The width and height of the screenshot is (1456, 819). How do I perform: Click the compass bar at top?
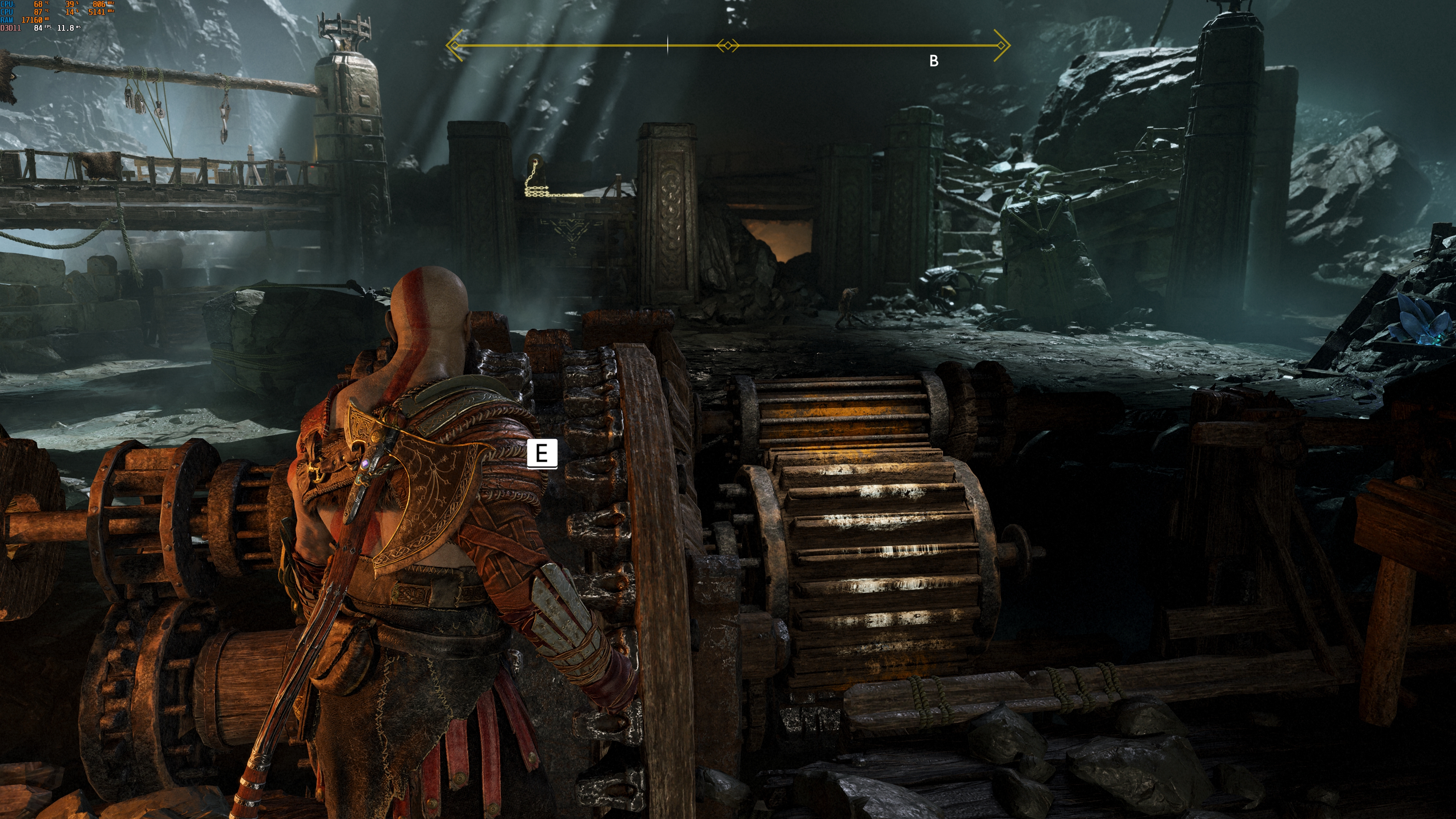click(728, 45)
